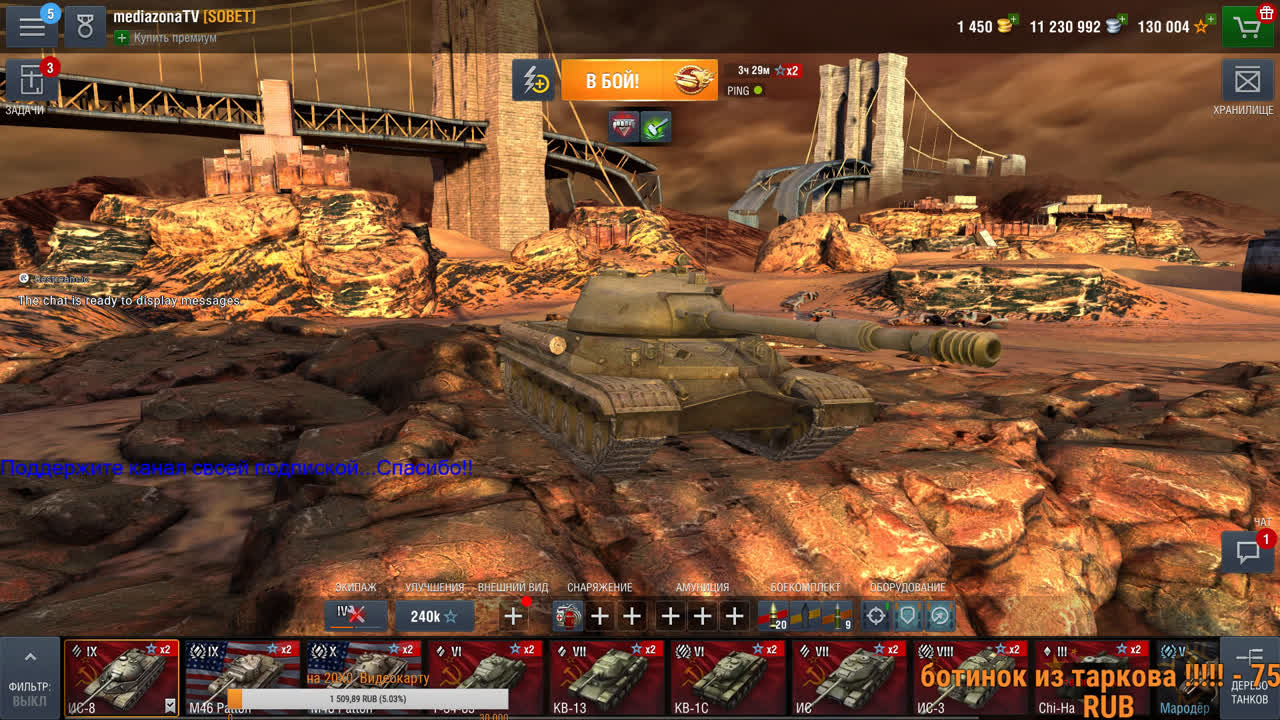
Task: Toggle the tank Фильтр button
Action: (x=30, y=677)
